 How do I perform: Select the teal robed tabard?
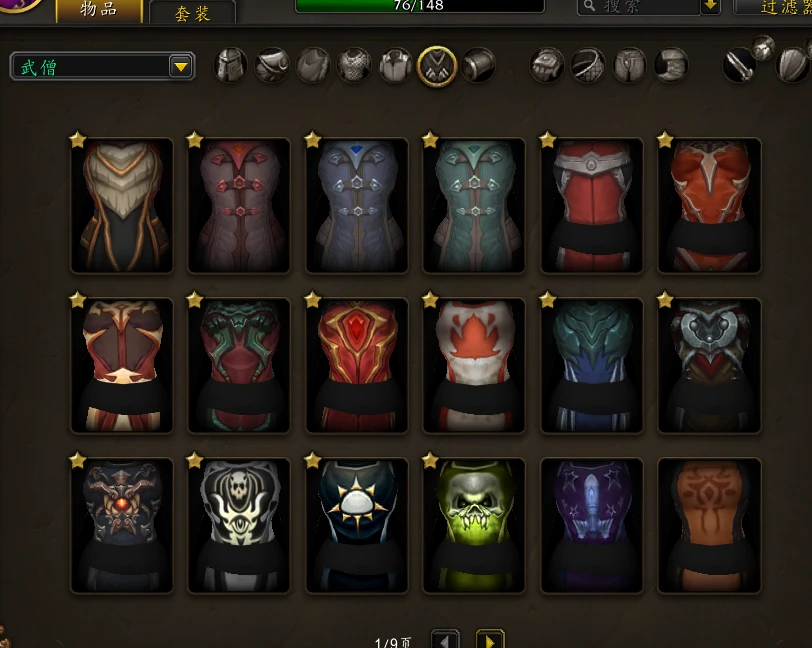tap(474, 205)
